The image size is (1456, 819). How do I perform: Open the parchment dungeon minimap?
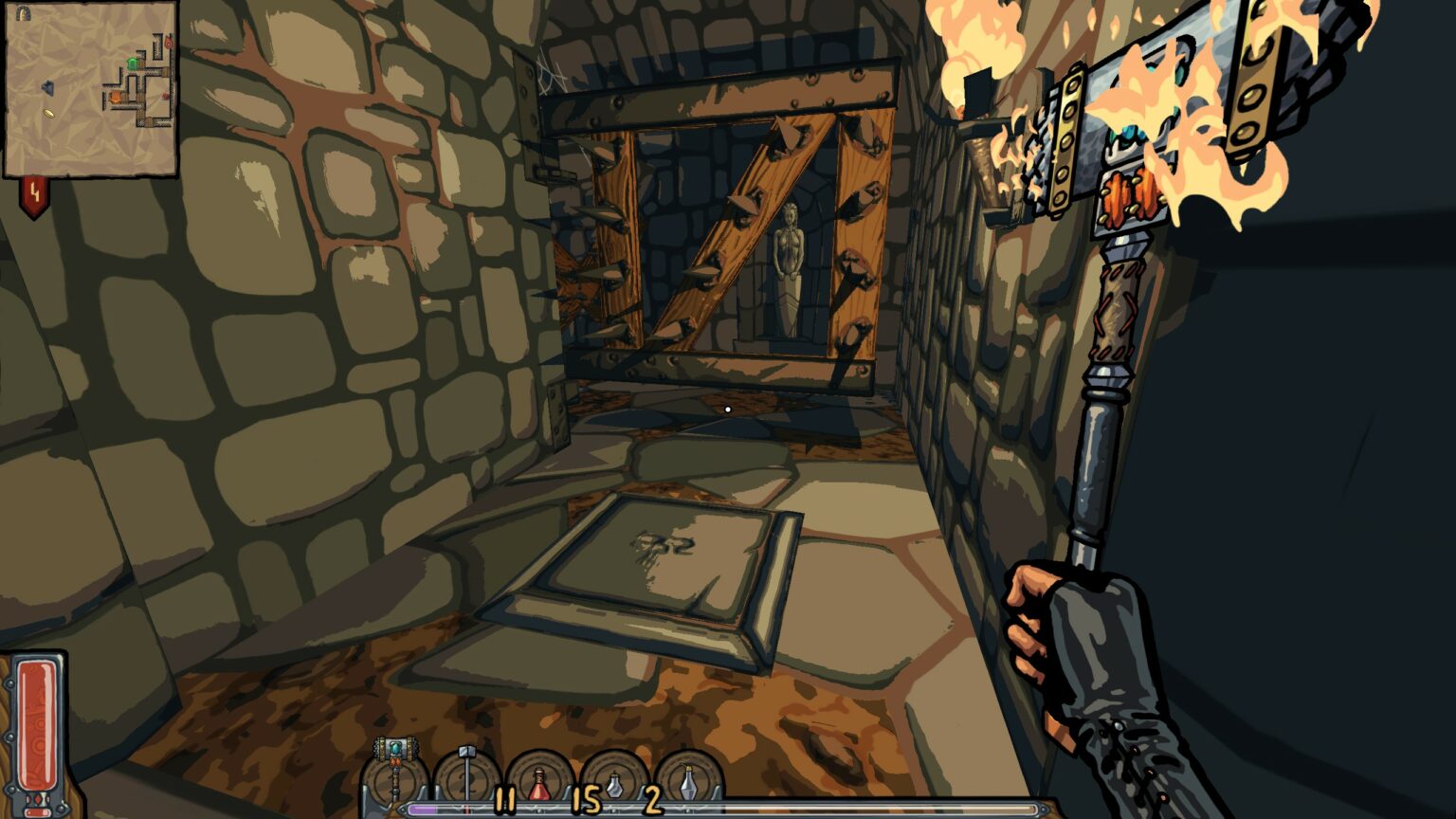[91, 89]
